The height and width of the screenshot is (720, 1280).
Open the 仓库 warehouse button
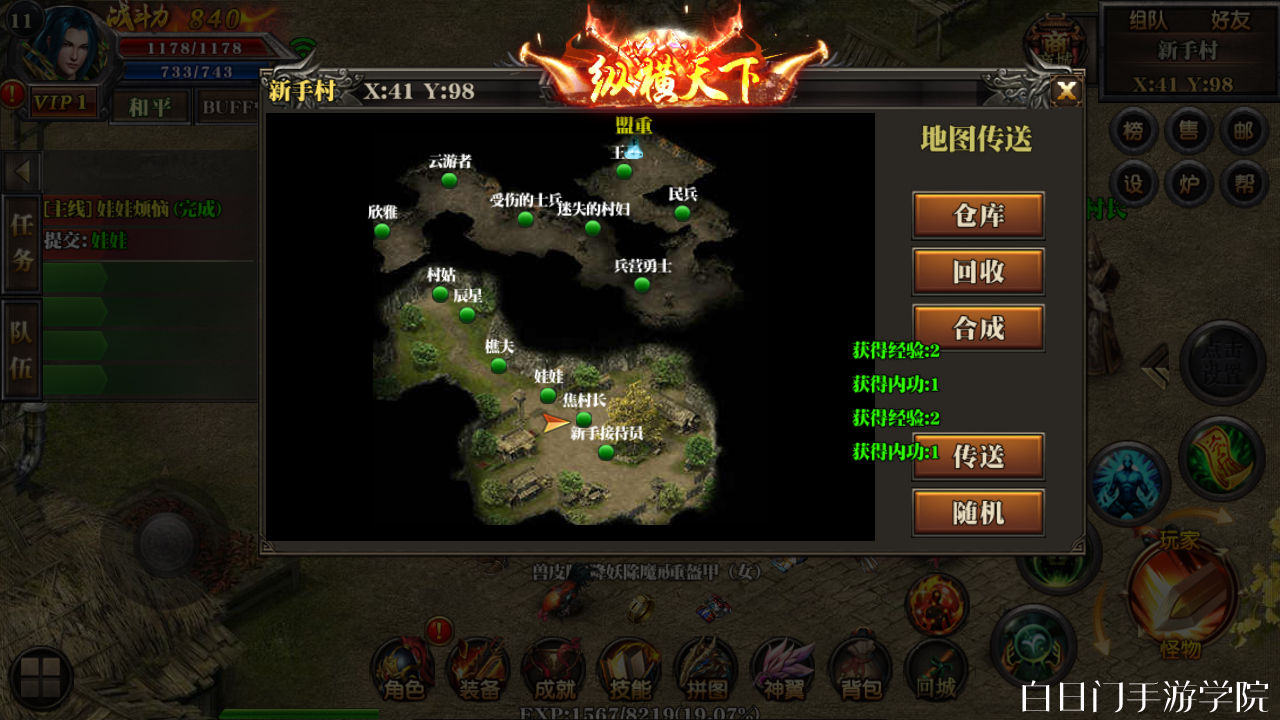tap(978, 215)
